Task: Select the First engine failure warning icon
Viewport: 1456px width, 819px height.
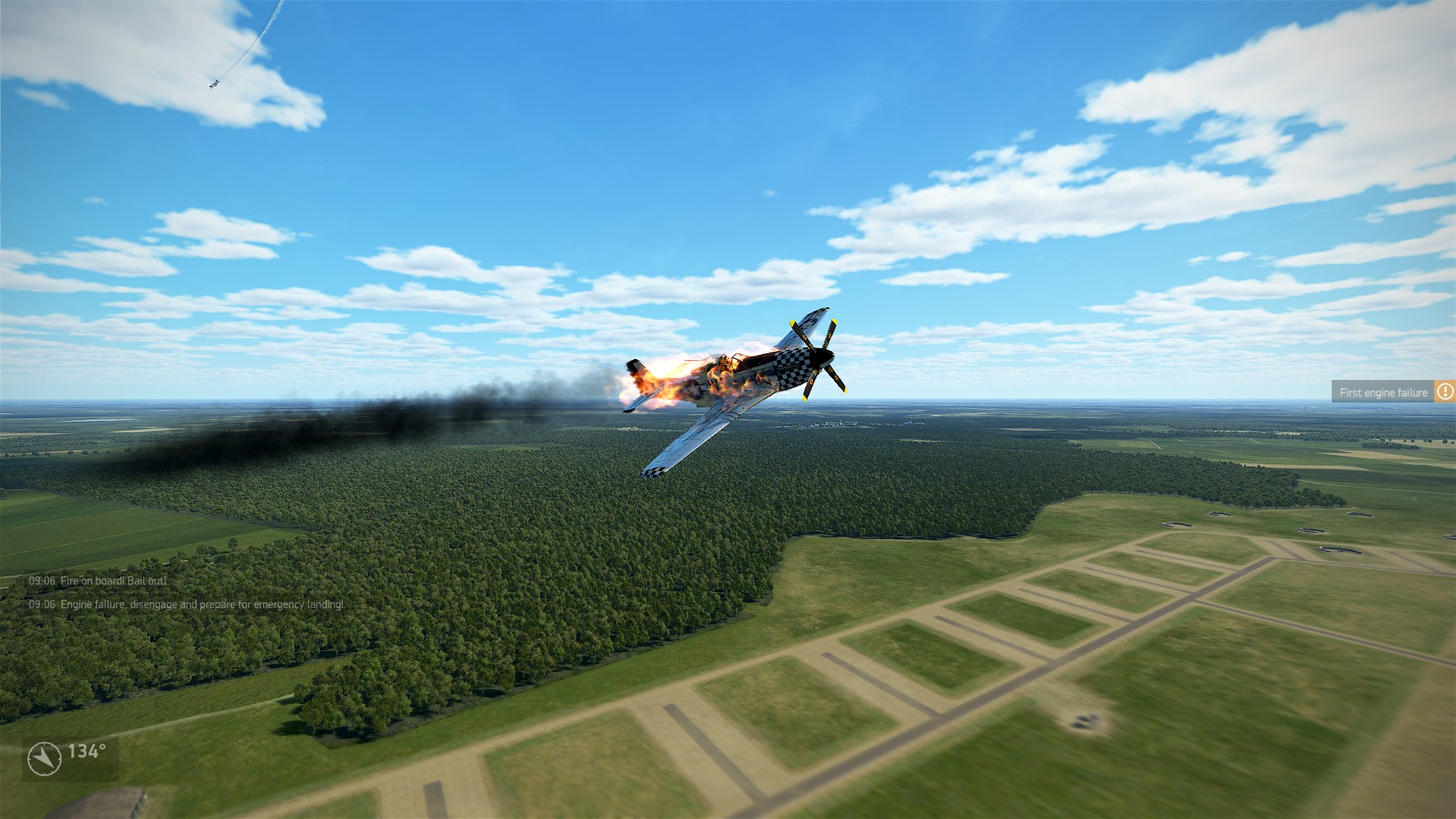Action: [1445, 392]
